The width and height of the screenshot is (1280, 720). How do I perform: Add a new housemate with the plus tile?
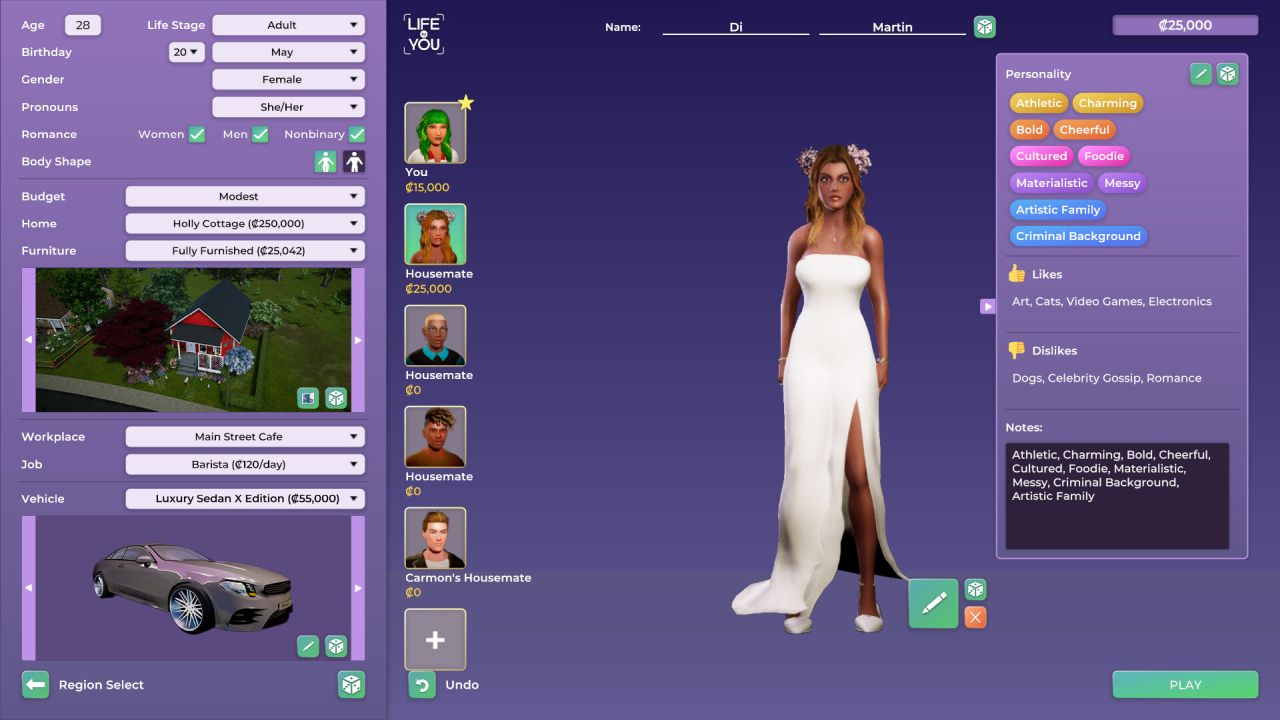(435, 638)
